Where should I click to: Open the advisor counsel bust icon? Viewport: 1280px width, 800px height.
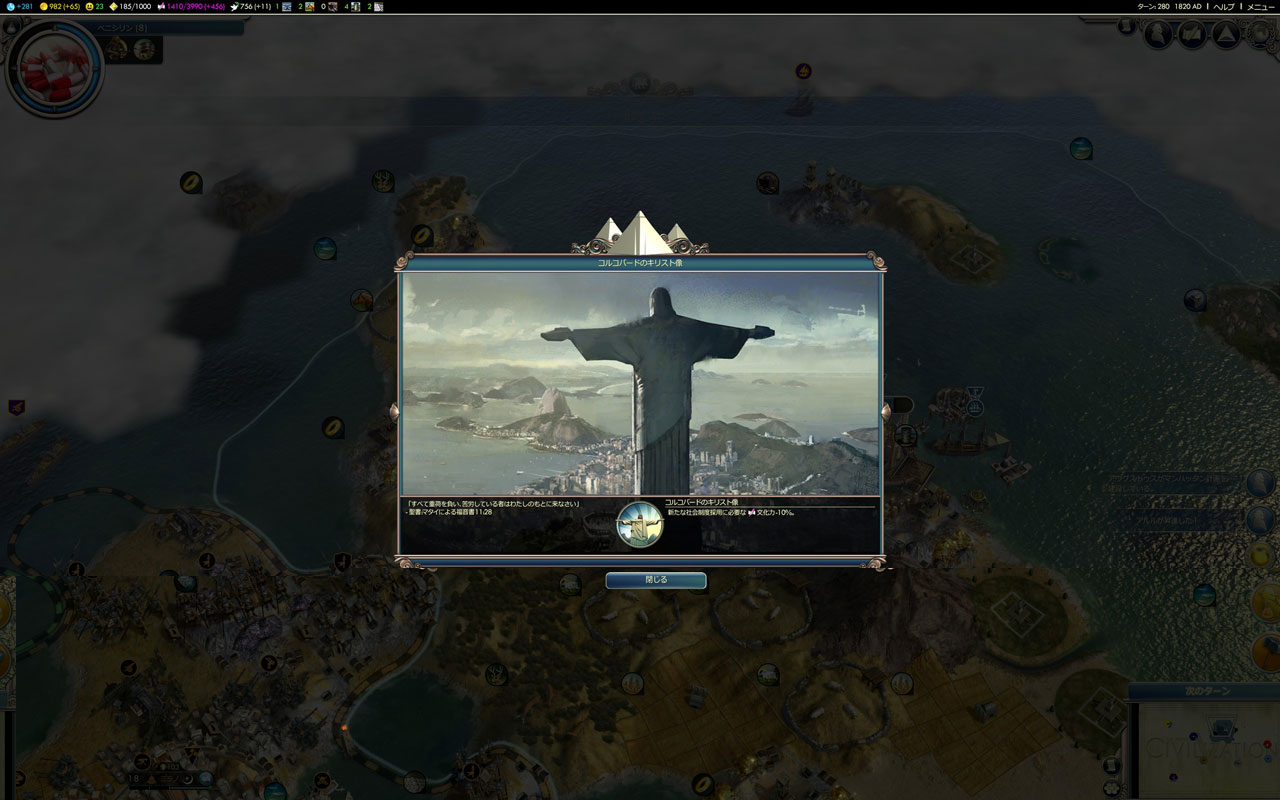click(1159, 35)
